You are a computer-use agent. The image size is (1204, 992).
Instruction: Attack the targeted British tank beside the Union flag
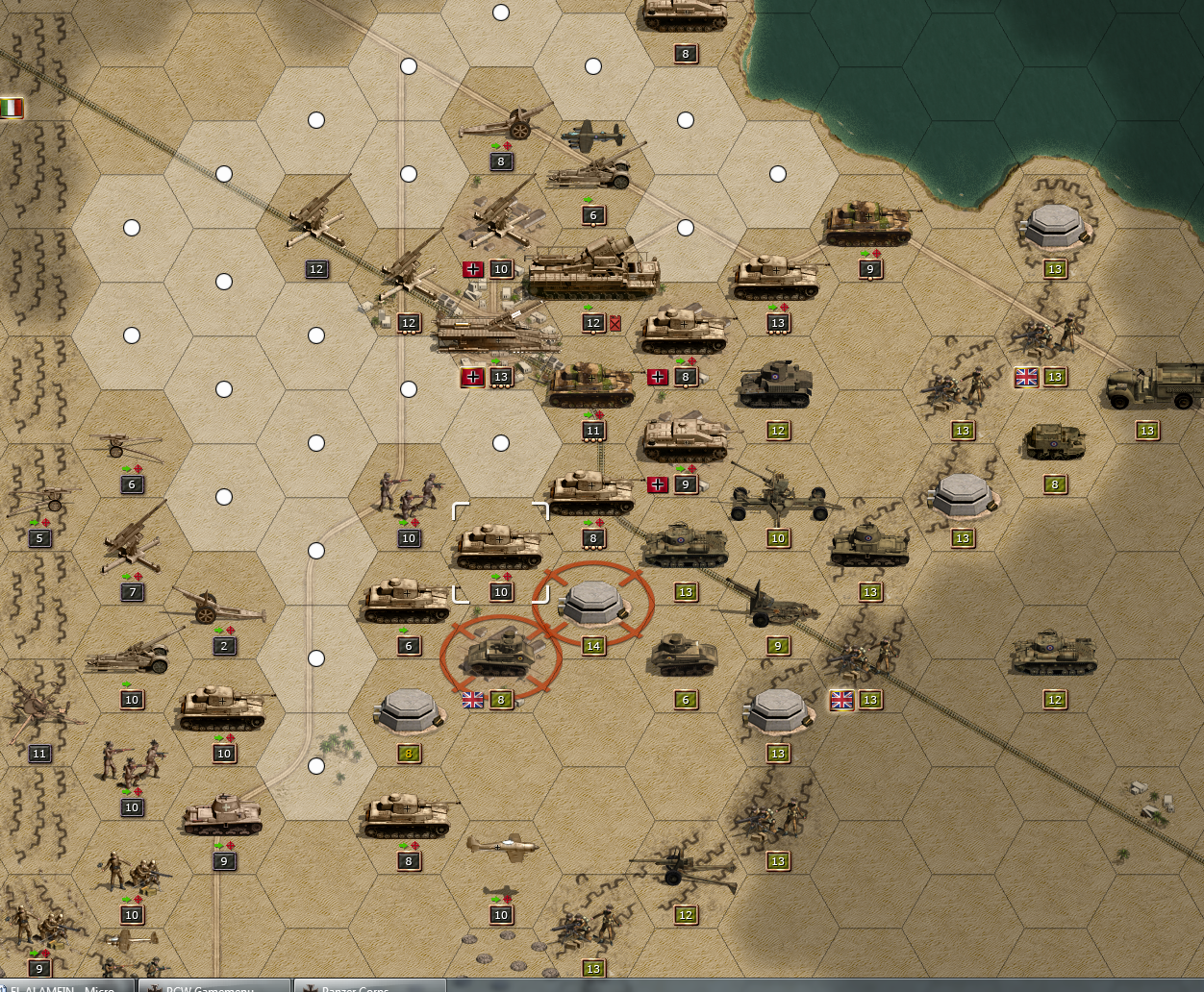[x=500, y=657]
